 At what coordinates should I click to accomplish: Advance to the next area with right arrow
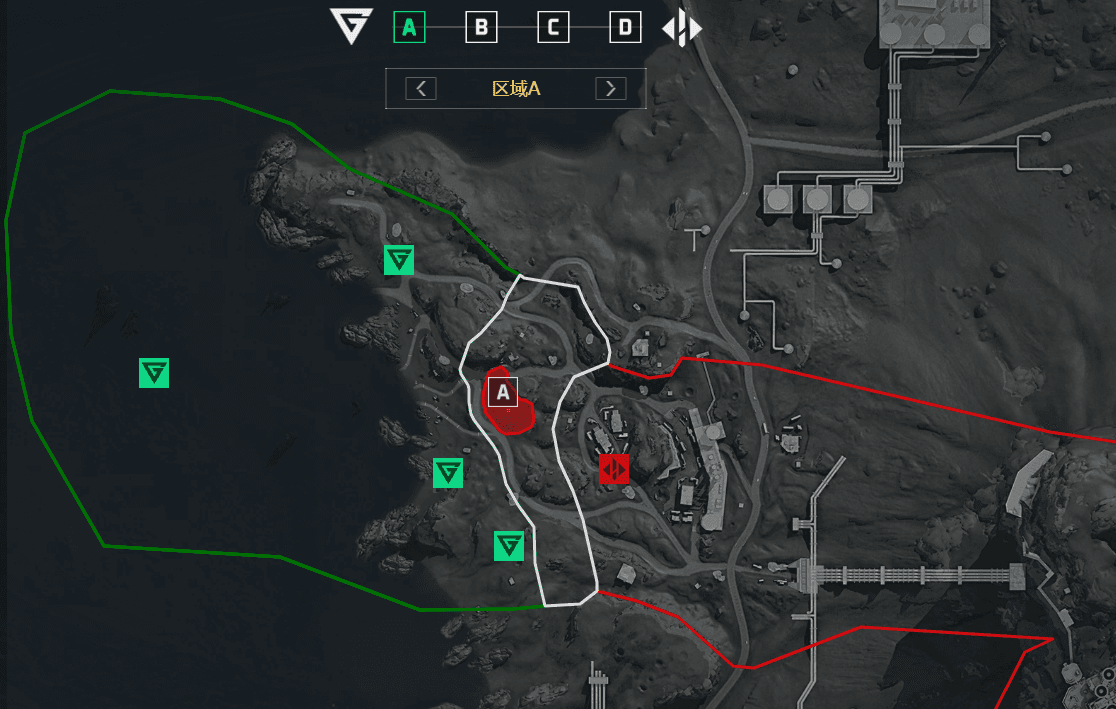click(x=611, y=88)
